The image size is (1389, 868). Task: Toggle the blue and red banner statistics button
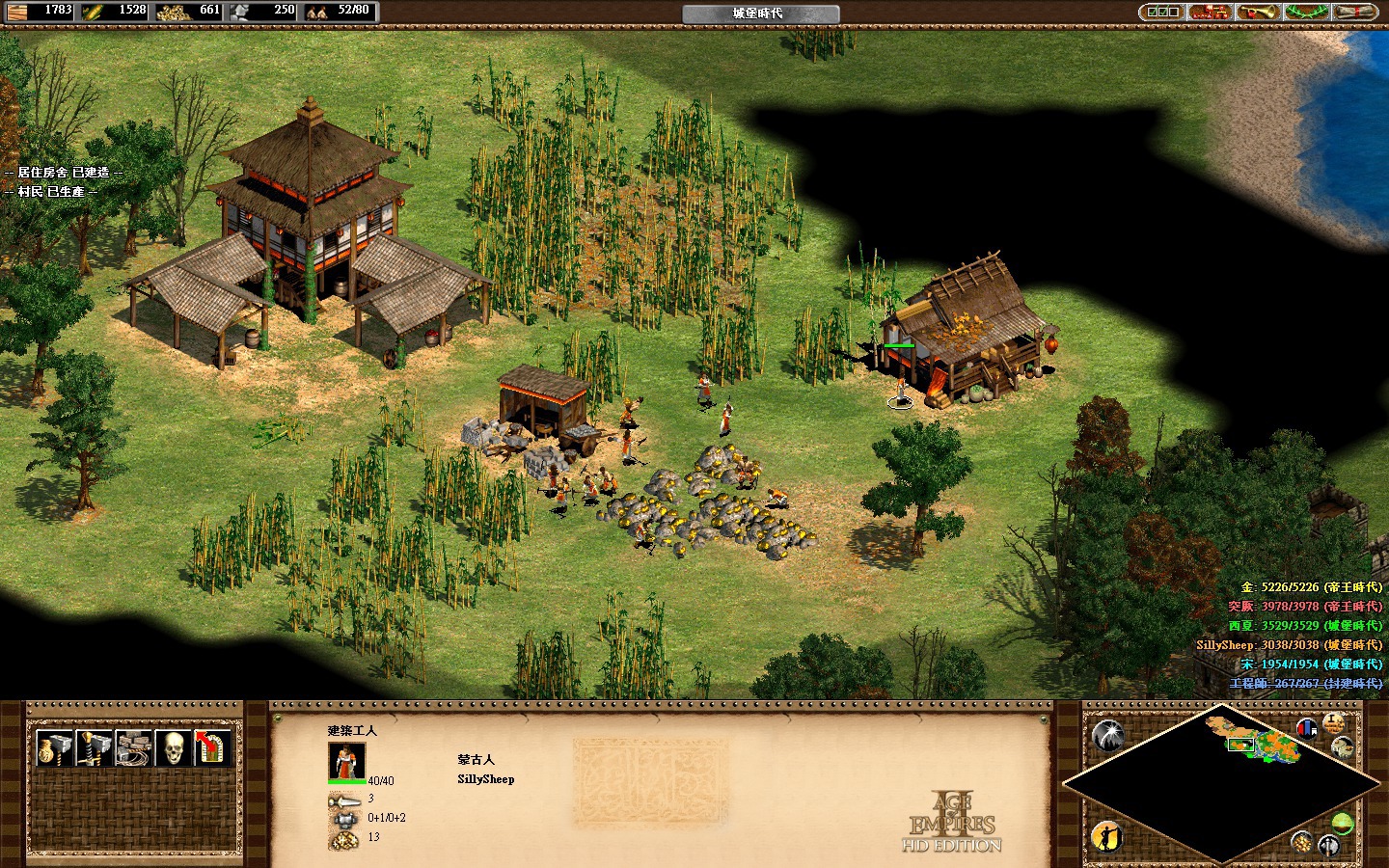click(1307, 728)
